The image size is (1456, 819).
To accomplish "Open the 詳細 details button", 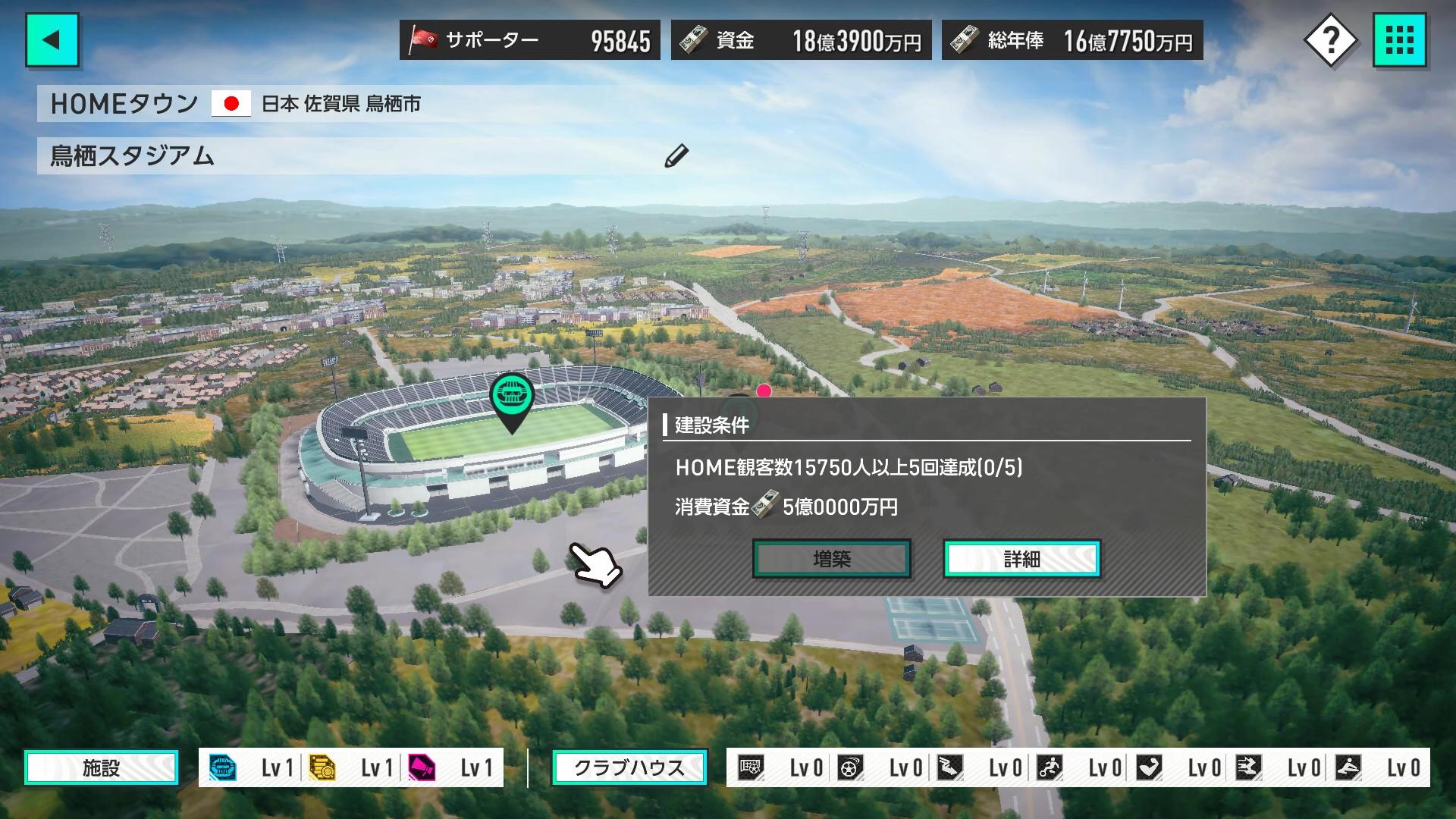I will click(1021, 559).
